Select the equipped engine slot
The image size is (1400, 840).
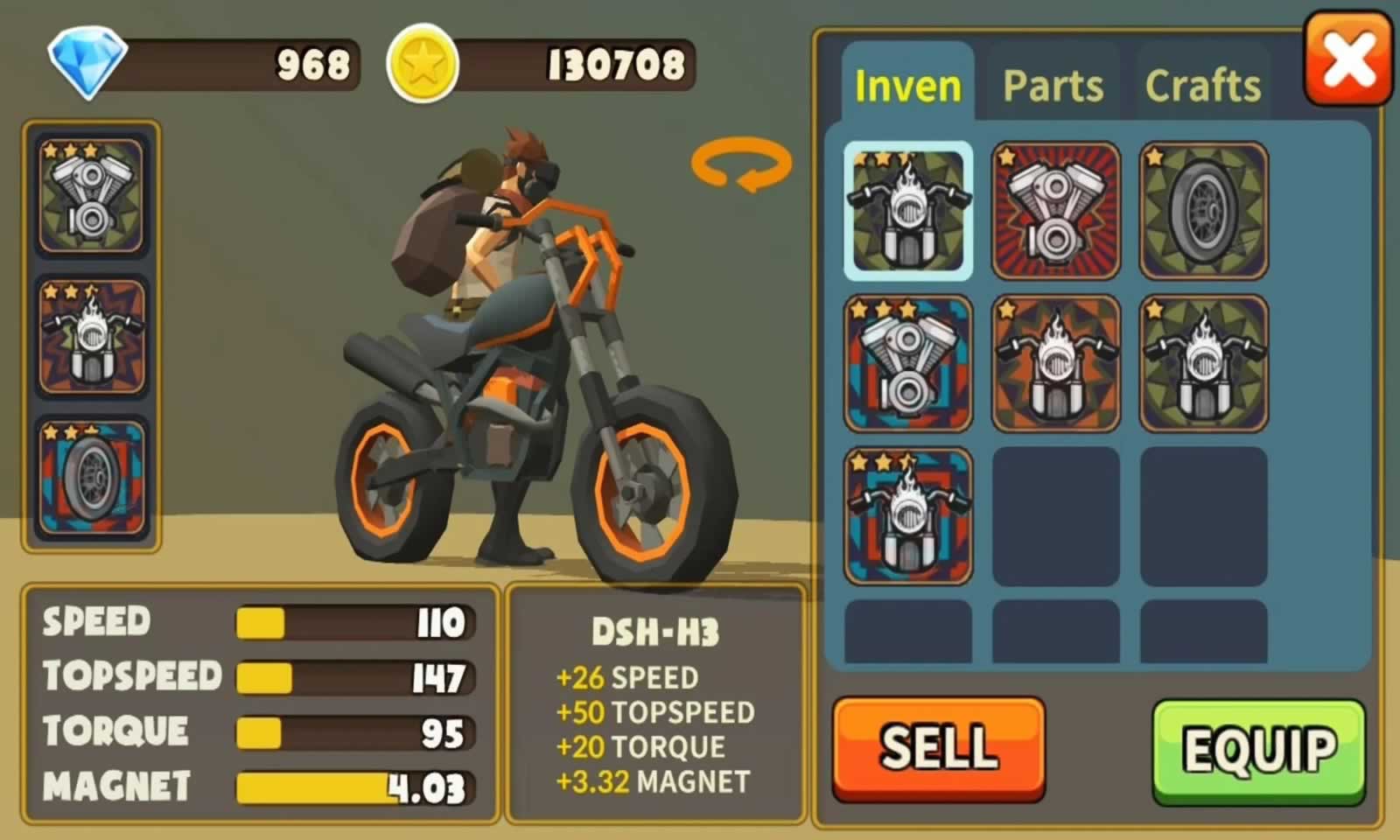click(x=91, y=196)
